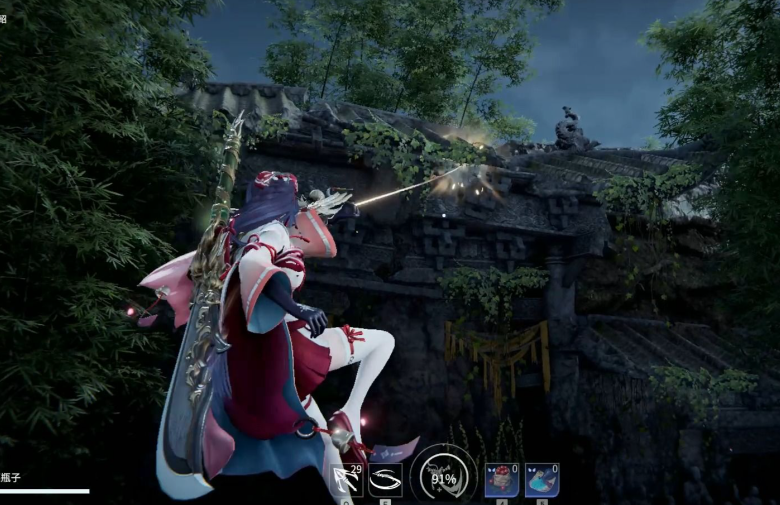
Task: Use the red berry basket item slot
Action: point(501,480)
